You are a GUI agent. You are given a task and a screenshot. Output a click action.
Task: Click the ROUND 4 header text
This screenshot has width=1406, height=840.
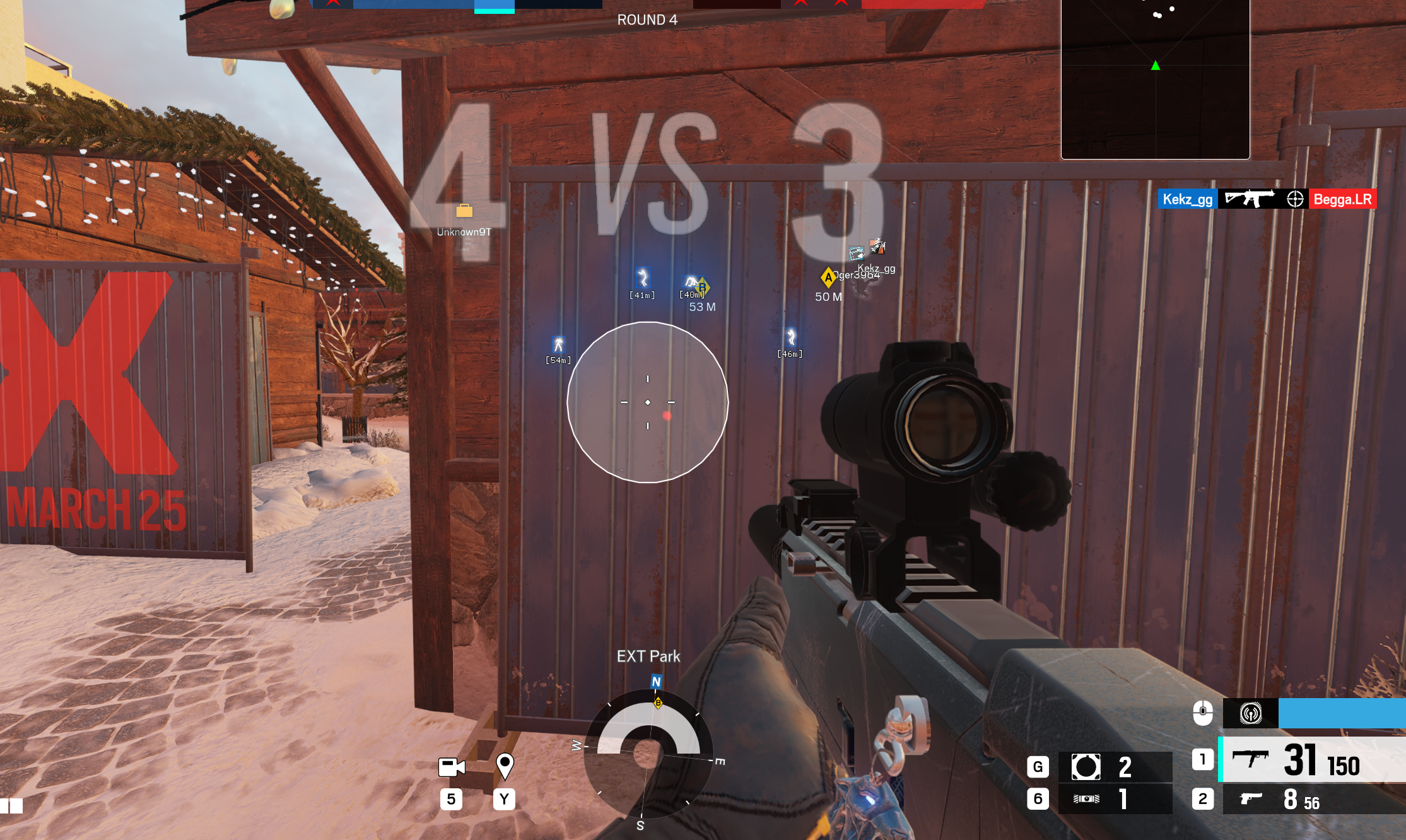tap(647, 20)
